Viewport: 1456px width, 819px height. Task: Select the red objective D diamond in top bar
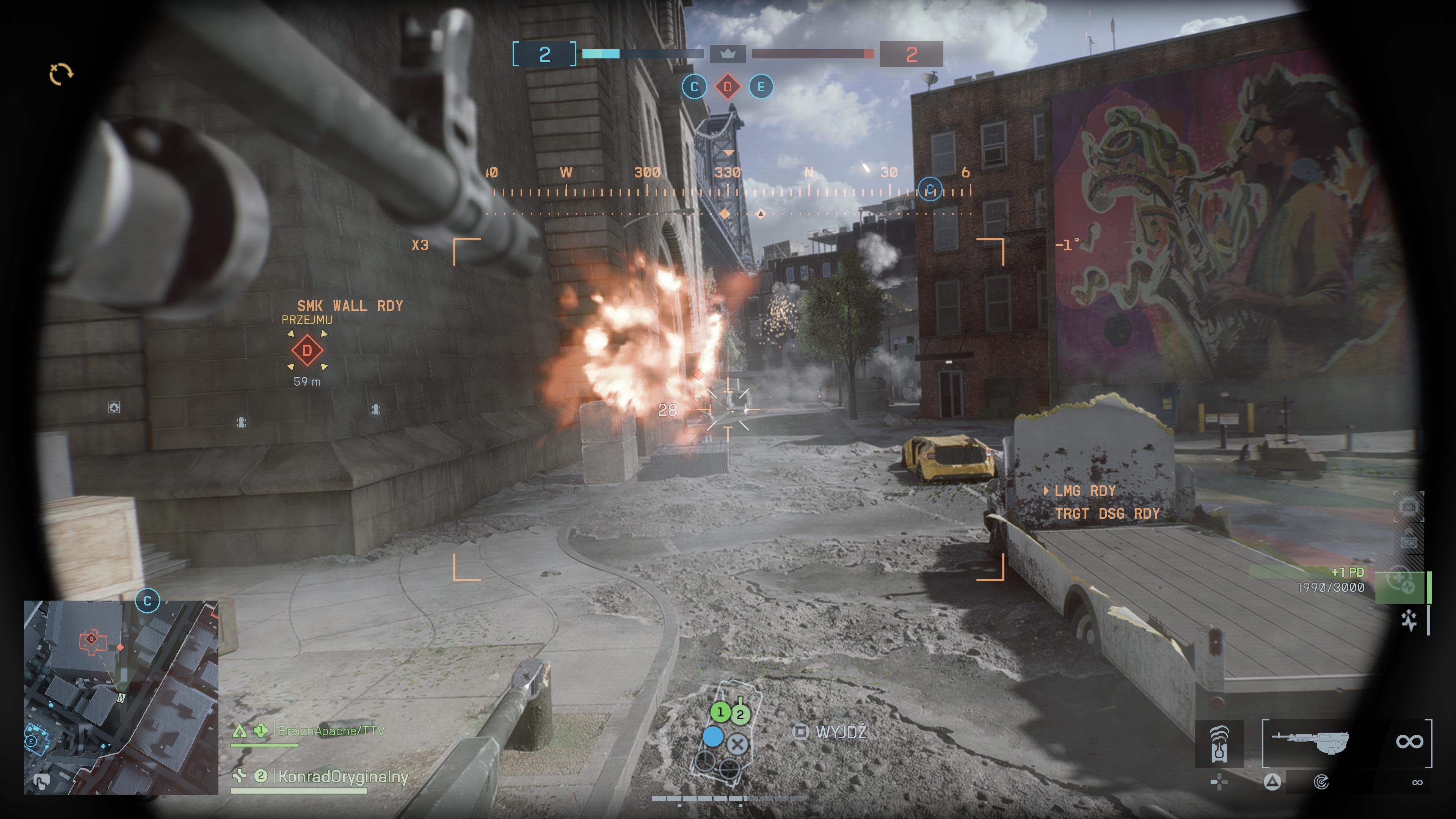click(728, 87)
